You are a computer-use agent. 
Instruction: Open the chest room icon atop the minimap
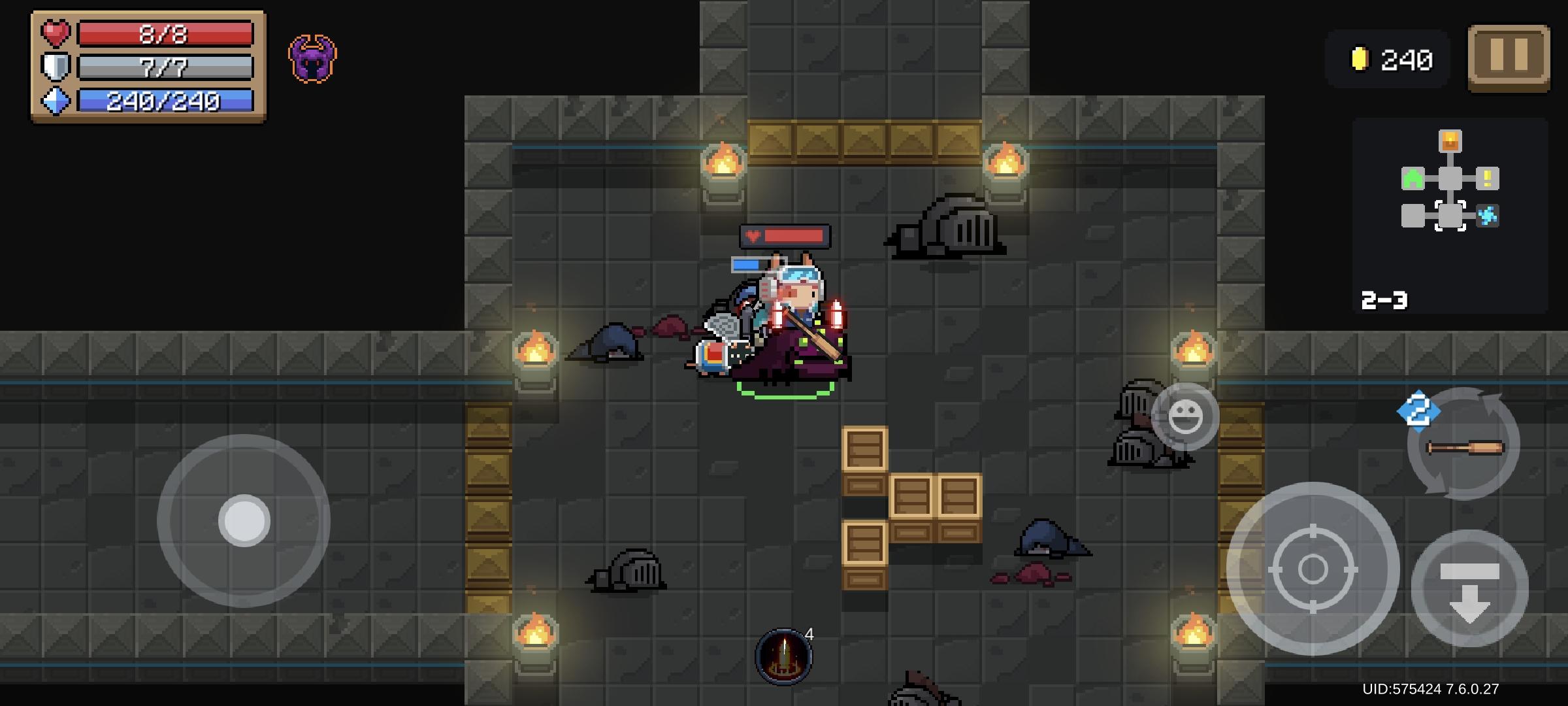1450,141
